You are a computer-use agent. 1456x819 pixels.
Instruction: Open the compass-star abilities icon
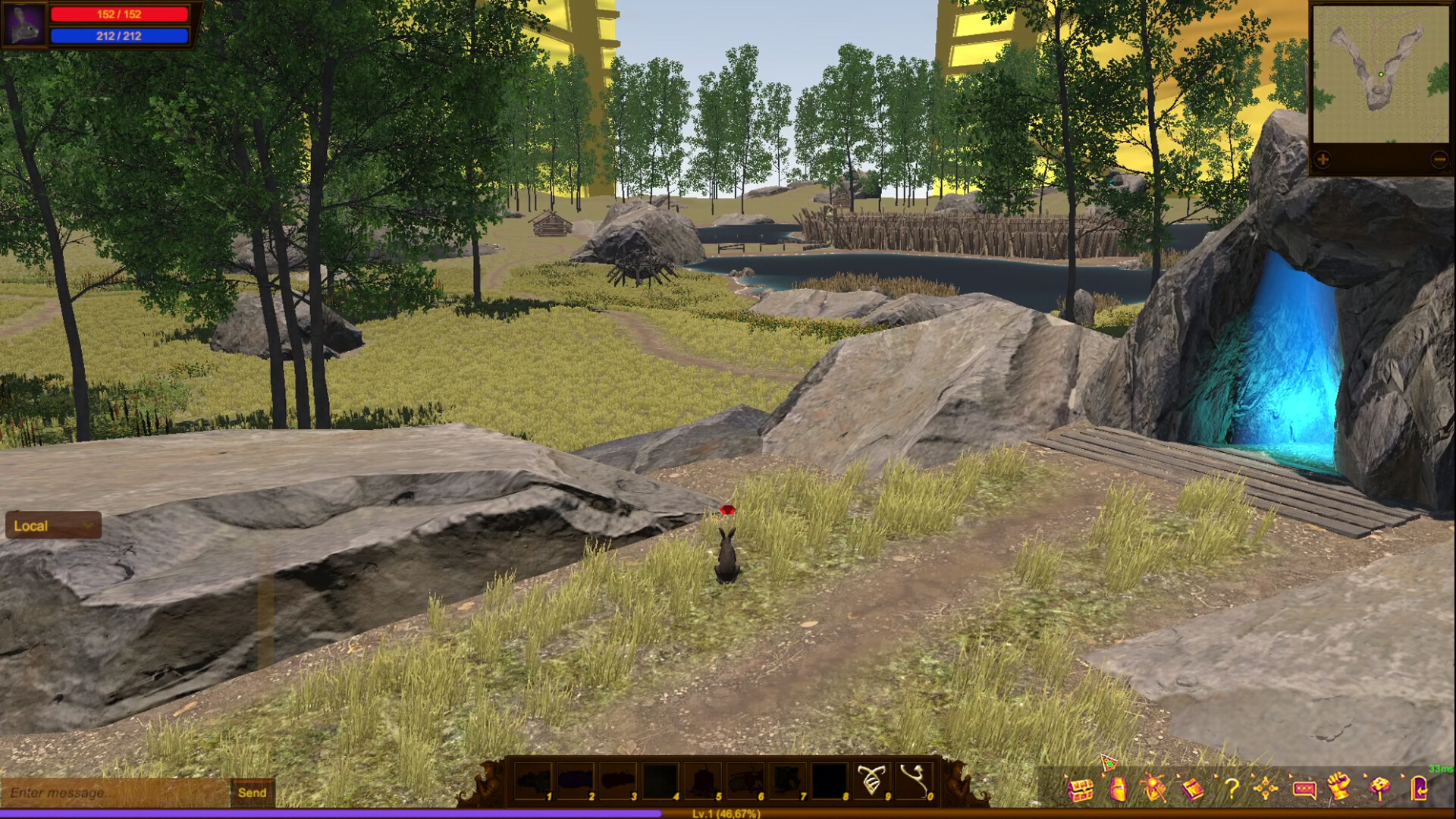(x=1266, y=790)
